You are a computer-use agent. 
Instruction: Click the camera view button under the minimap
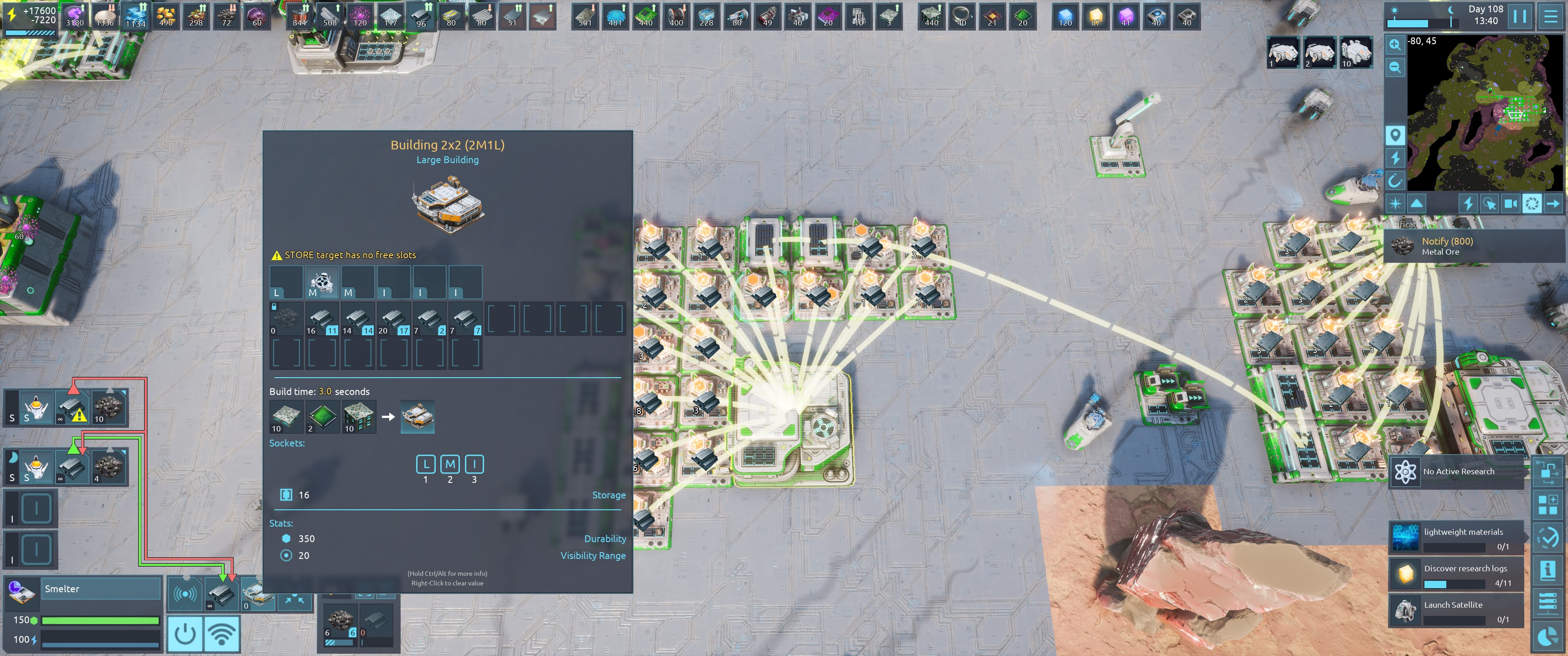(1510, 203)
